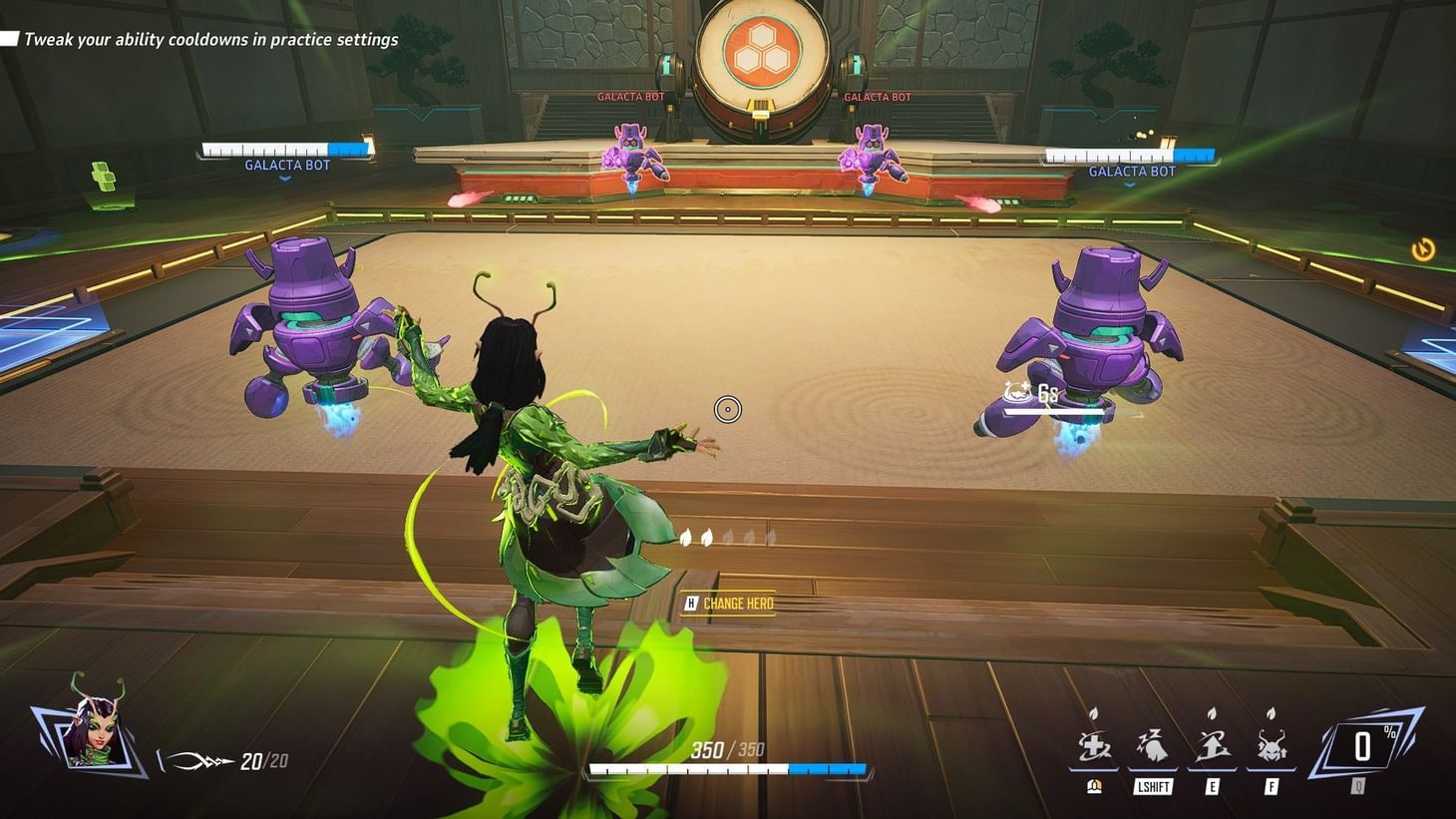Viewport: 1456px width, 819px height.
Task: Click the leaf charge pips below the crosshair
Action: (x=729, y=537)
